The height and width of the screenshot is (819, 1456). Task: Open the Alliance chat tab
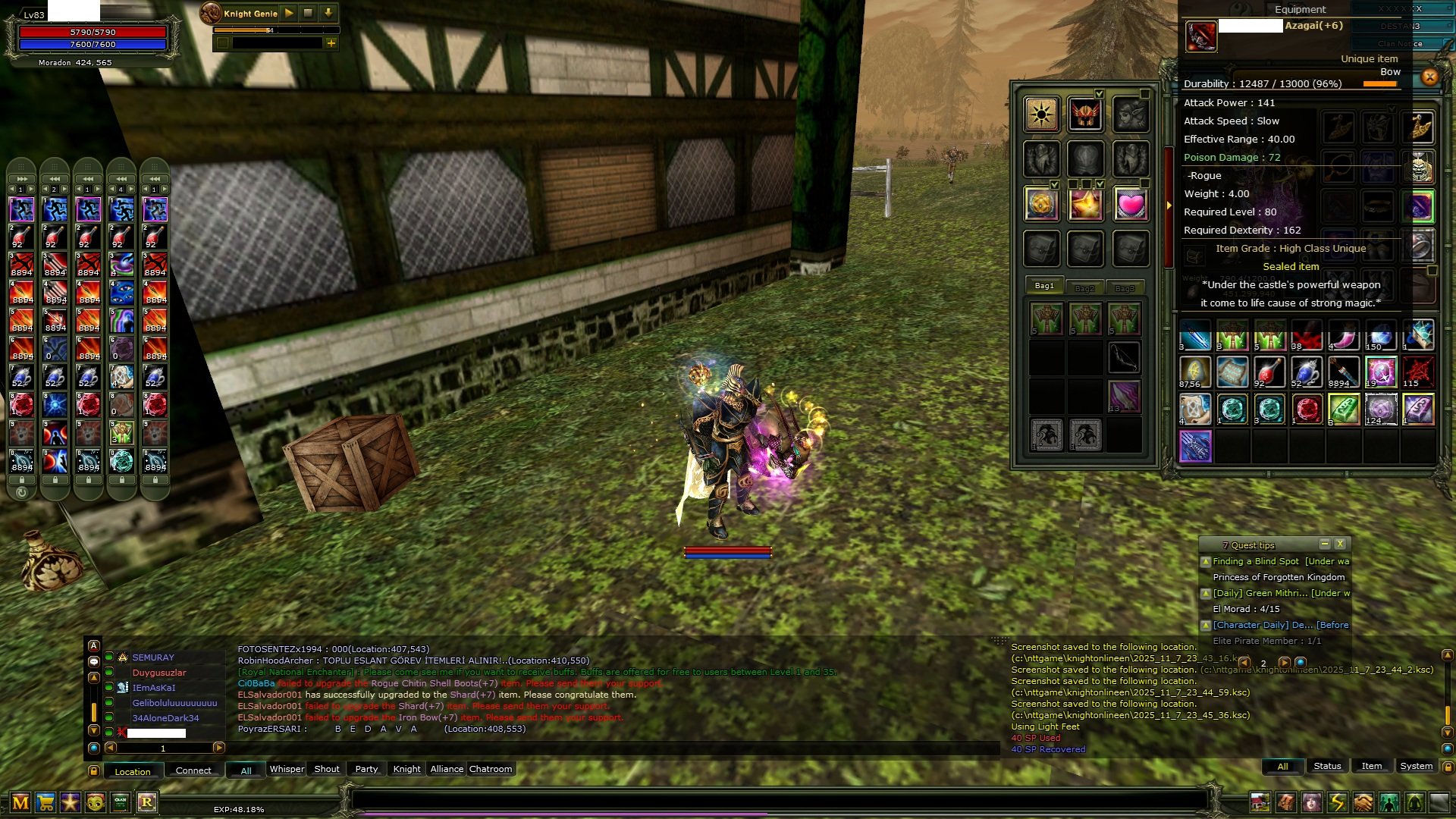pyautogui.click(x=447, y=769)
